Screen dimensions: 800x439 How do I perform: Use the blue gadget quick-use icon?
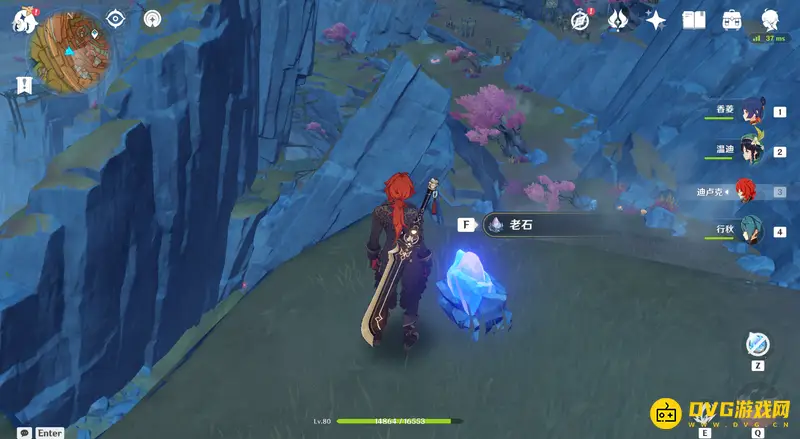pyautogui.click(x=758, y=344)
